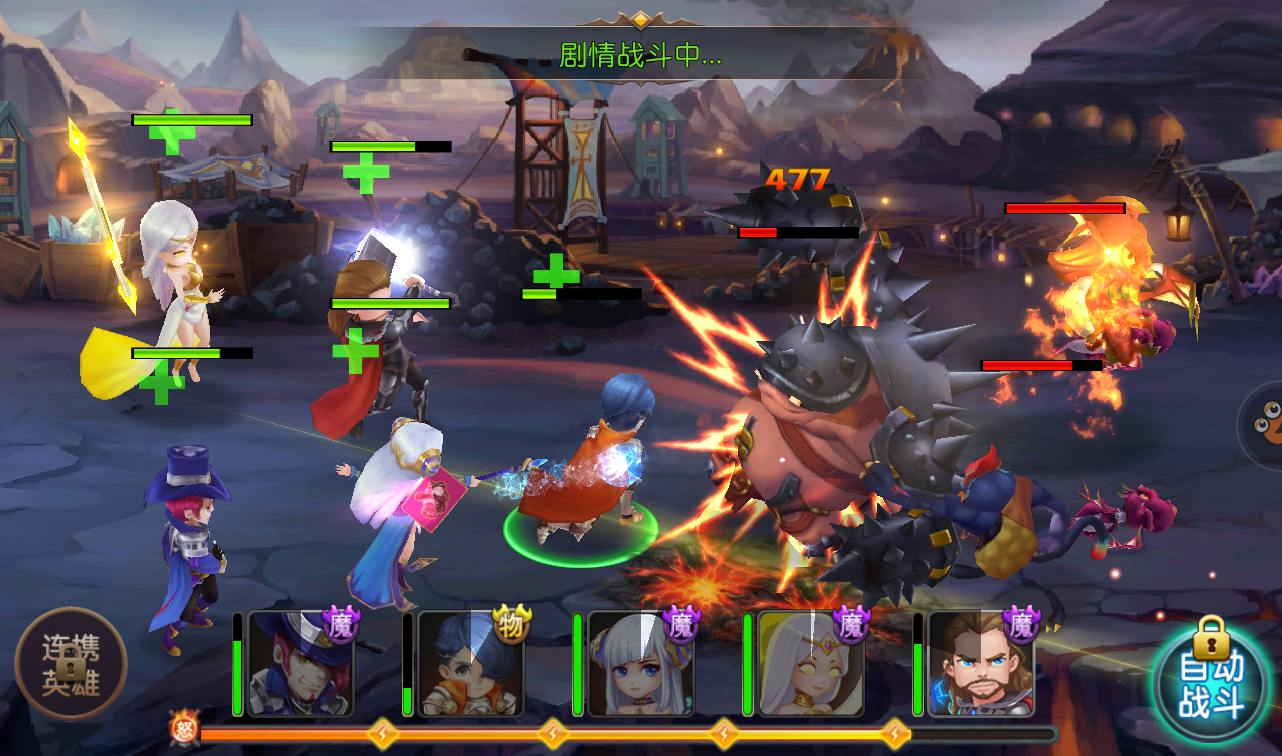Trigger the silver-haired girl hero skill
This screenshot has height=756, width=1282.
pos(640,664)
